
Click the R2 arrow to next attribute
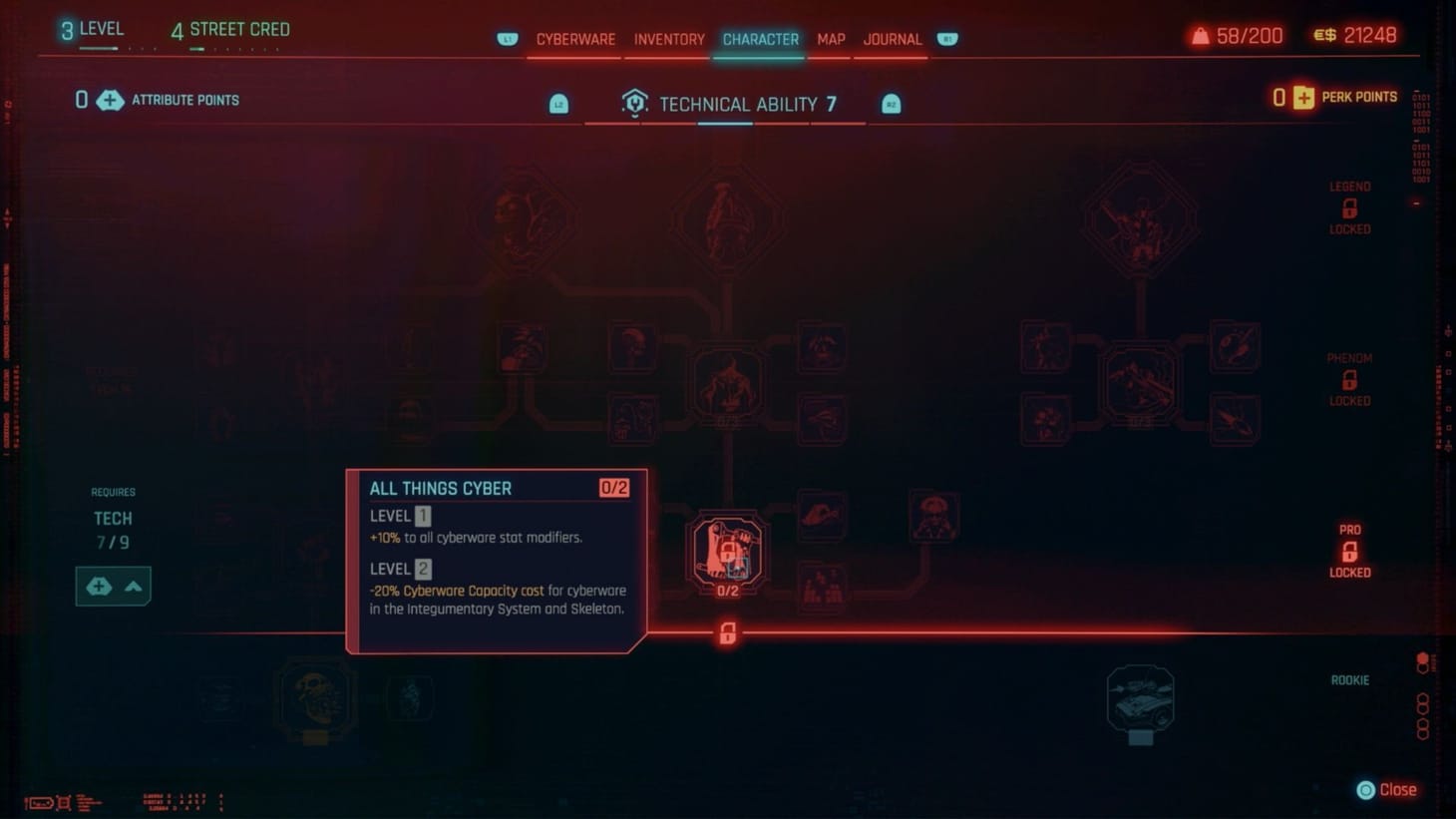(891, 103)
